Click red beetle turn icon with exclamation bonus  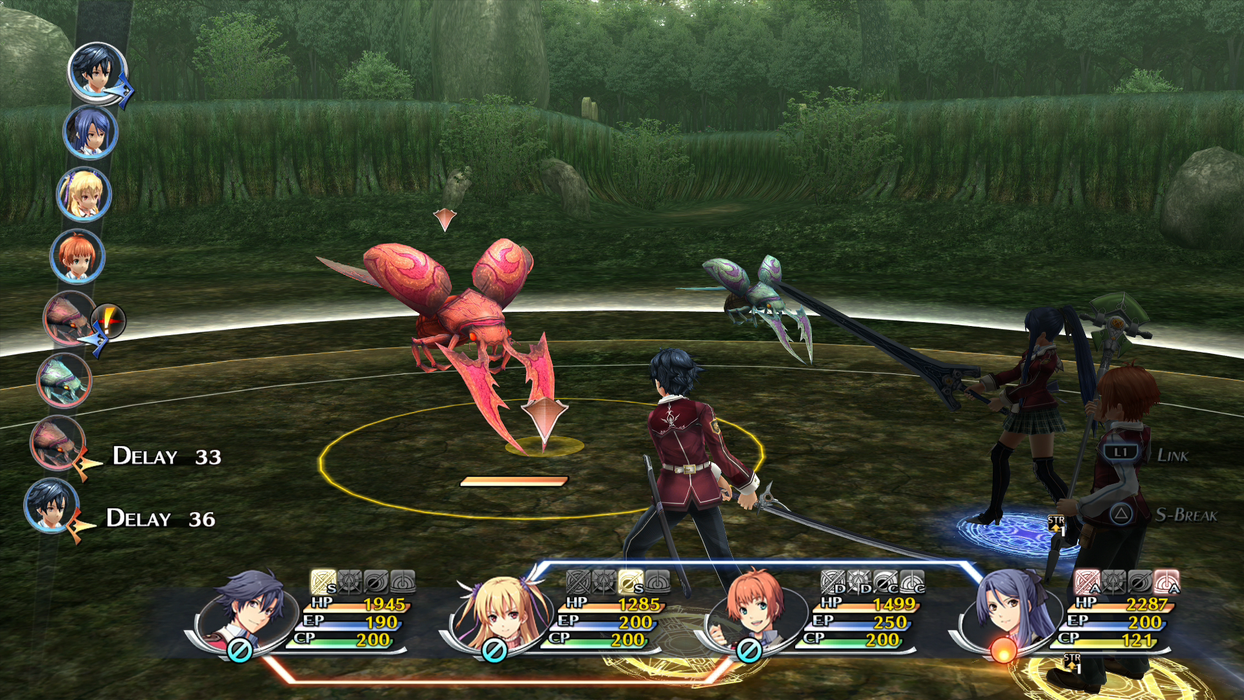[x=70, y=318]
